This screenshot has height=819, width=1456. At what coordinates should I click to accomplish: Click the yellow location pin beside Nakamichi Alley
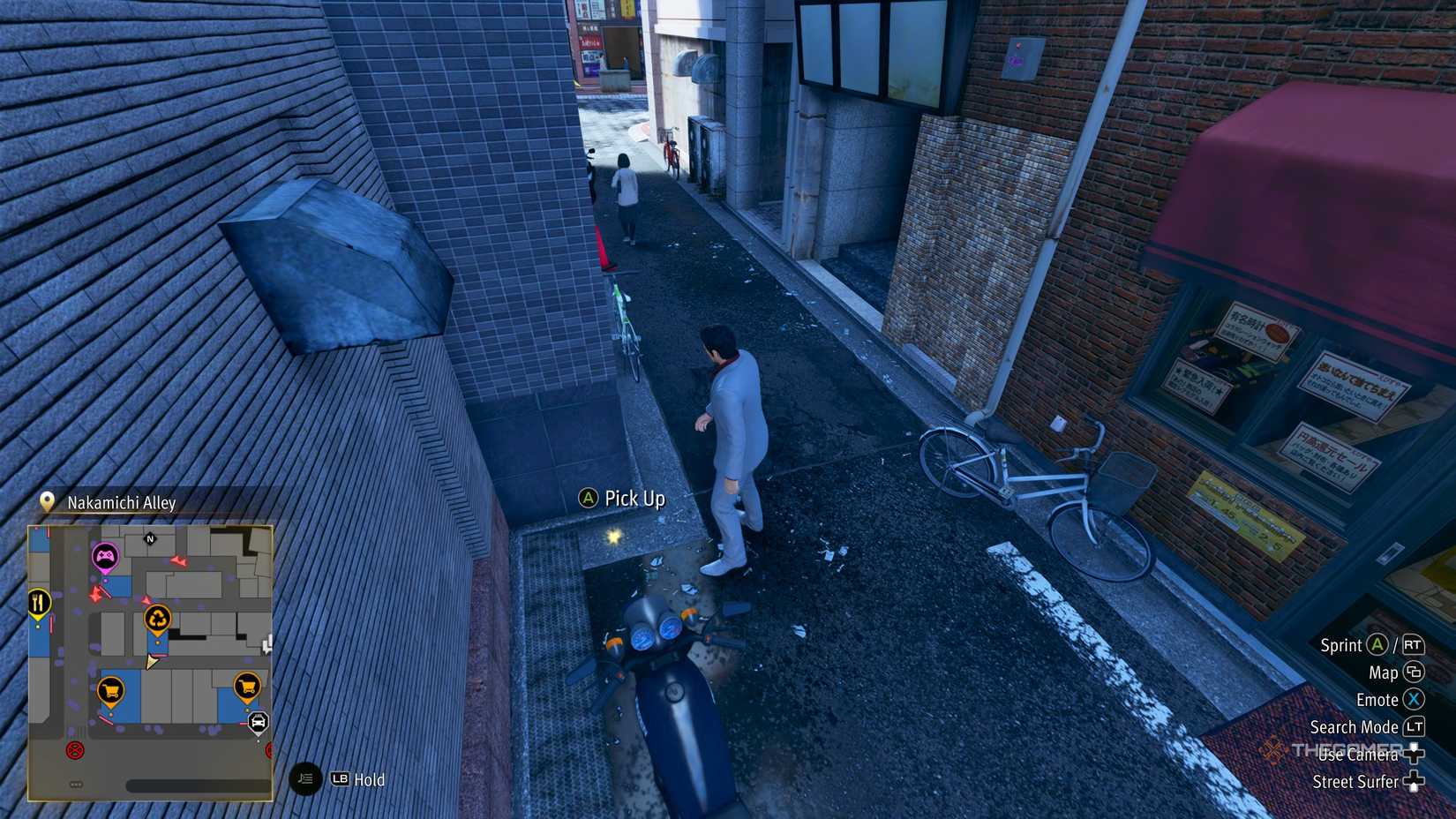[x=48, y=502]
